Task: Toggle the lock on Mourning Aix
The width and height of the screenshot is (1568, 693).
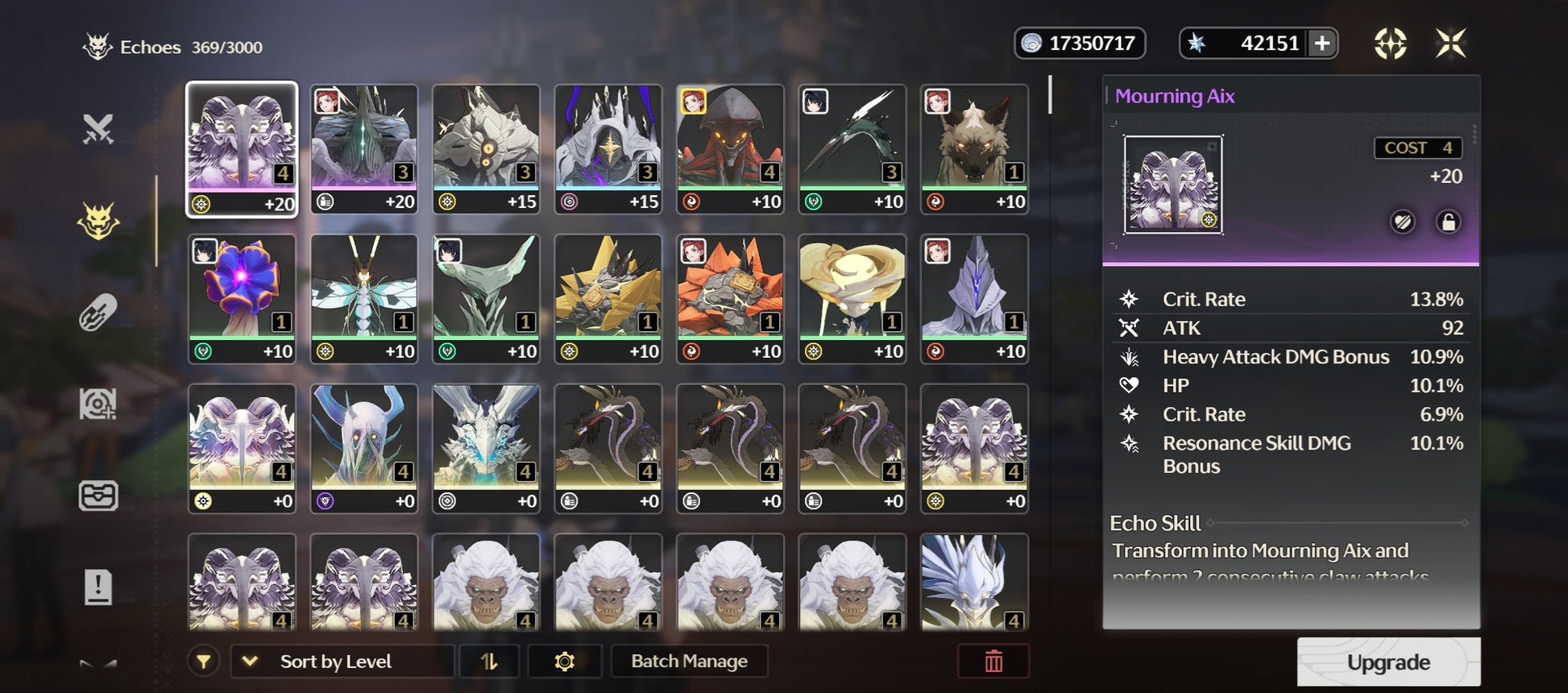Action: click(1448, 222)
